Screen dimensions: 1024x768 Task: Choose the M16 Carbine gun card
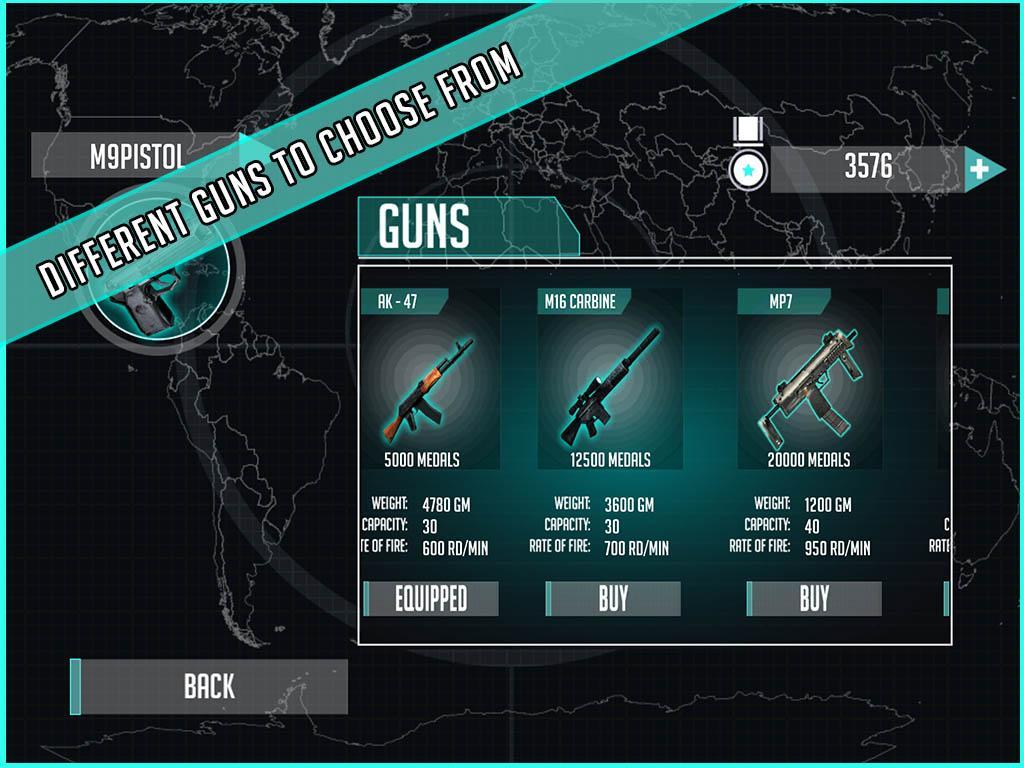(x=610, y=380)
